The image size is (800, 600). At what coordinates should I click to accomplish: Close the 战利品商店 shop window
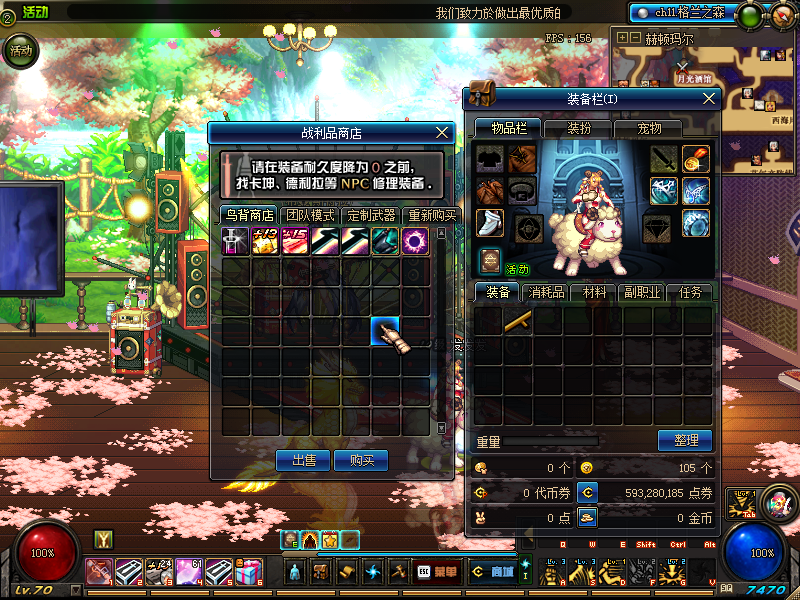pyautogui.click(x=443, y=132)
